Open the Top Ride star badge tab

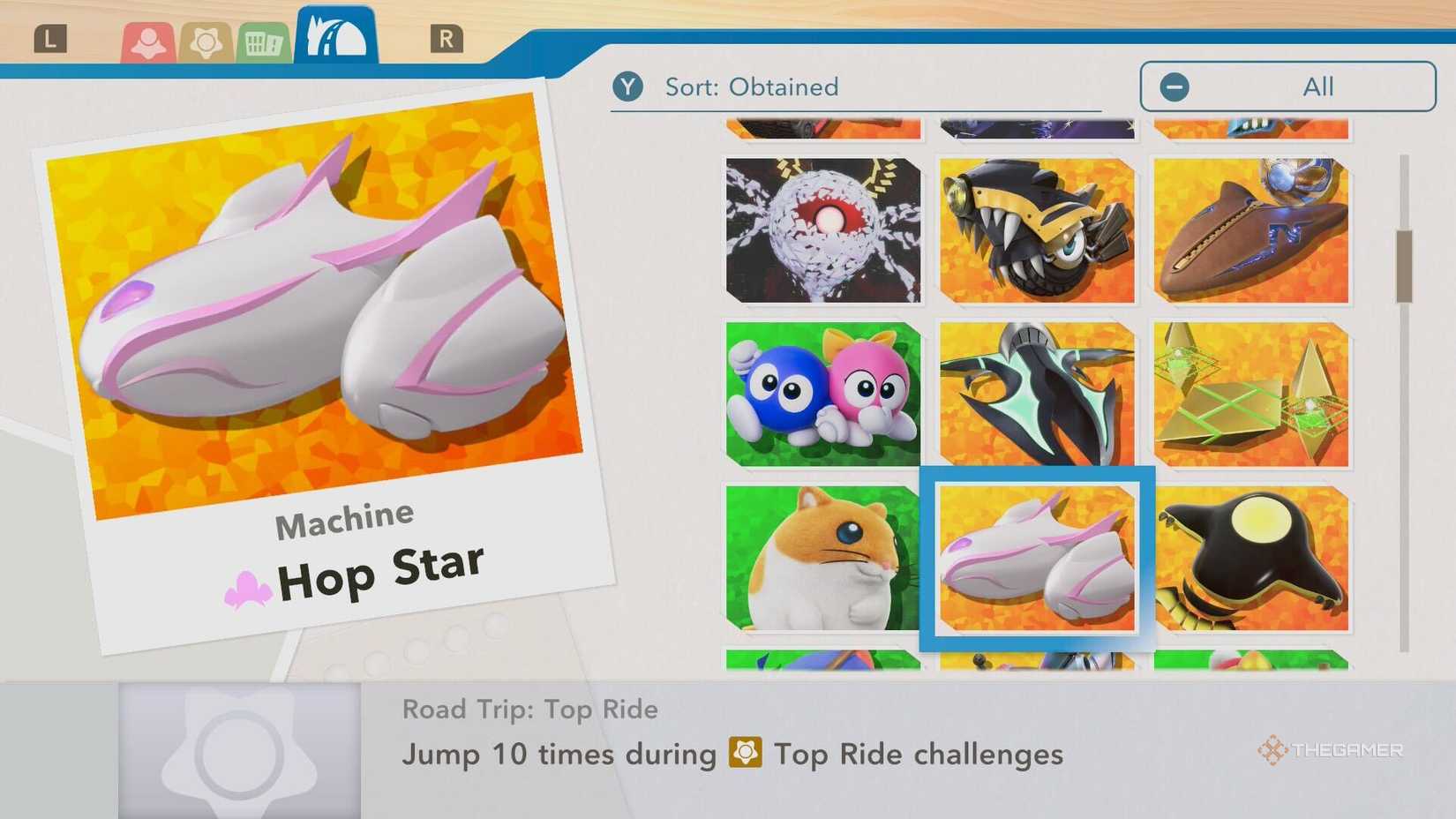tap(204, 40)
